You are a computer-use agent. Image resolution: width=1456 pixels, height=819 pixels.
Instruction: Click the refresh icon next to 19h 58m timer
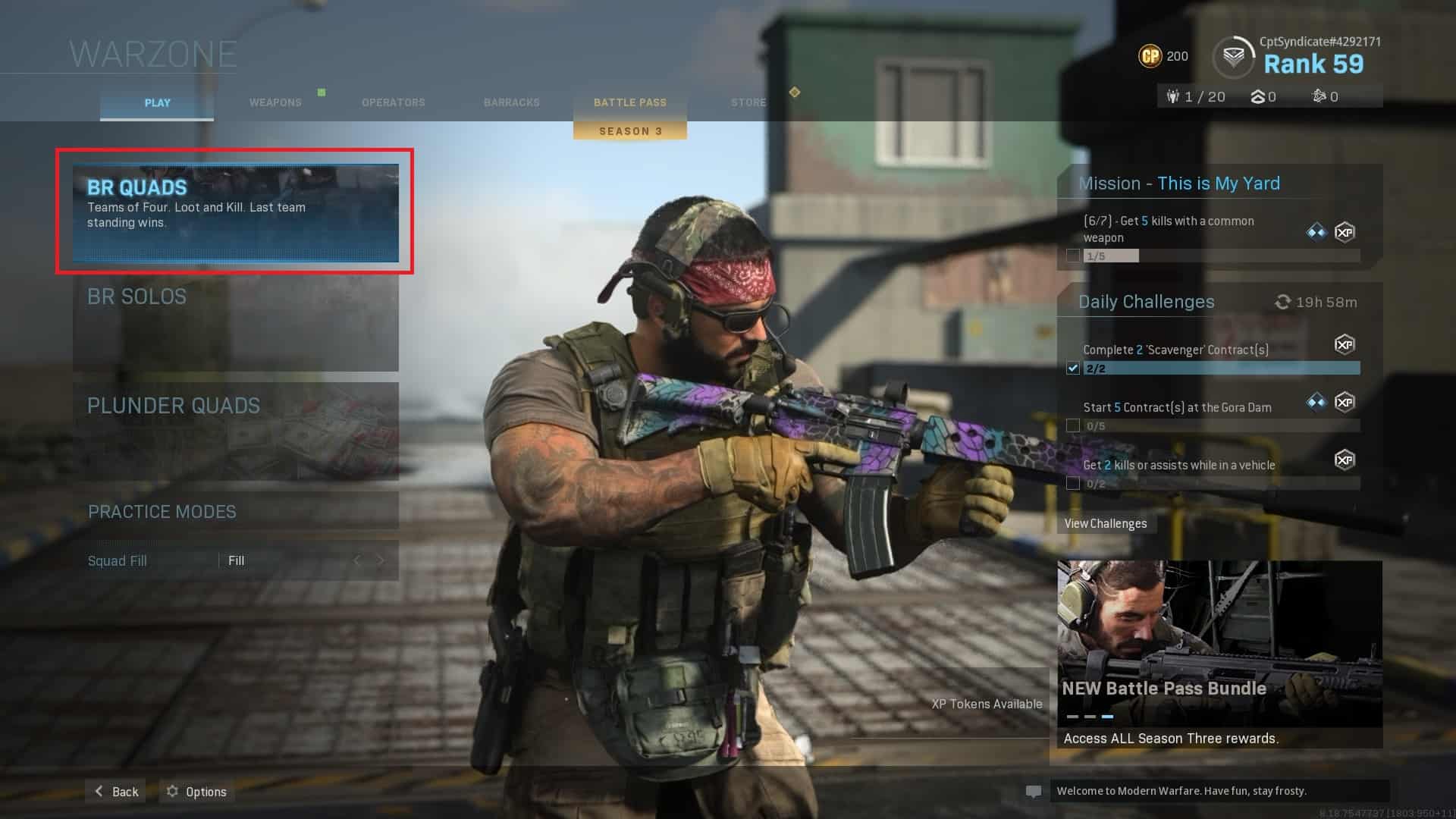click(x=1283, y=301)
